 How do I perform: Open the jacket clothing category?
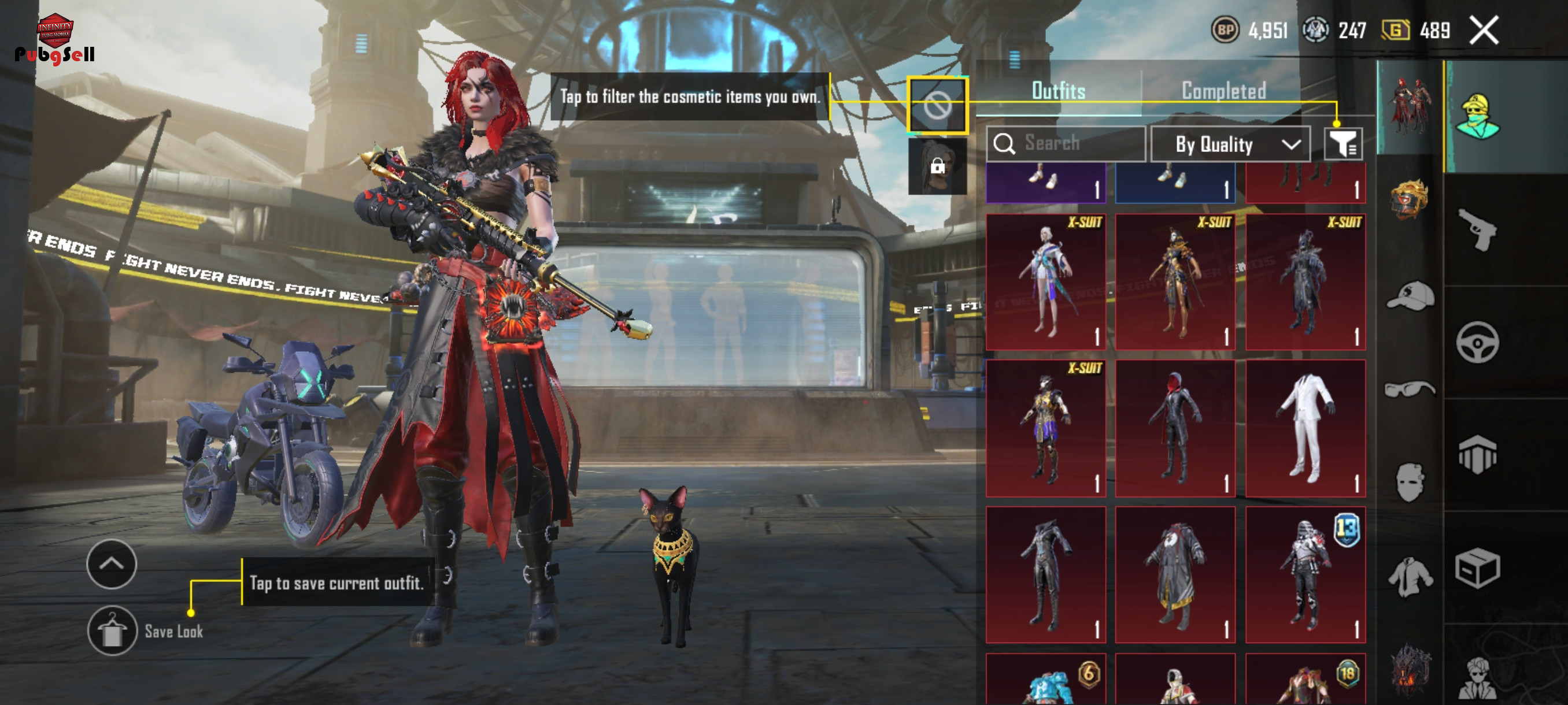pos(1409,576)
